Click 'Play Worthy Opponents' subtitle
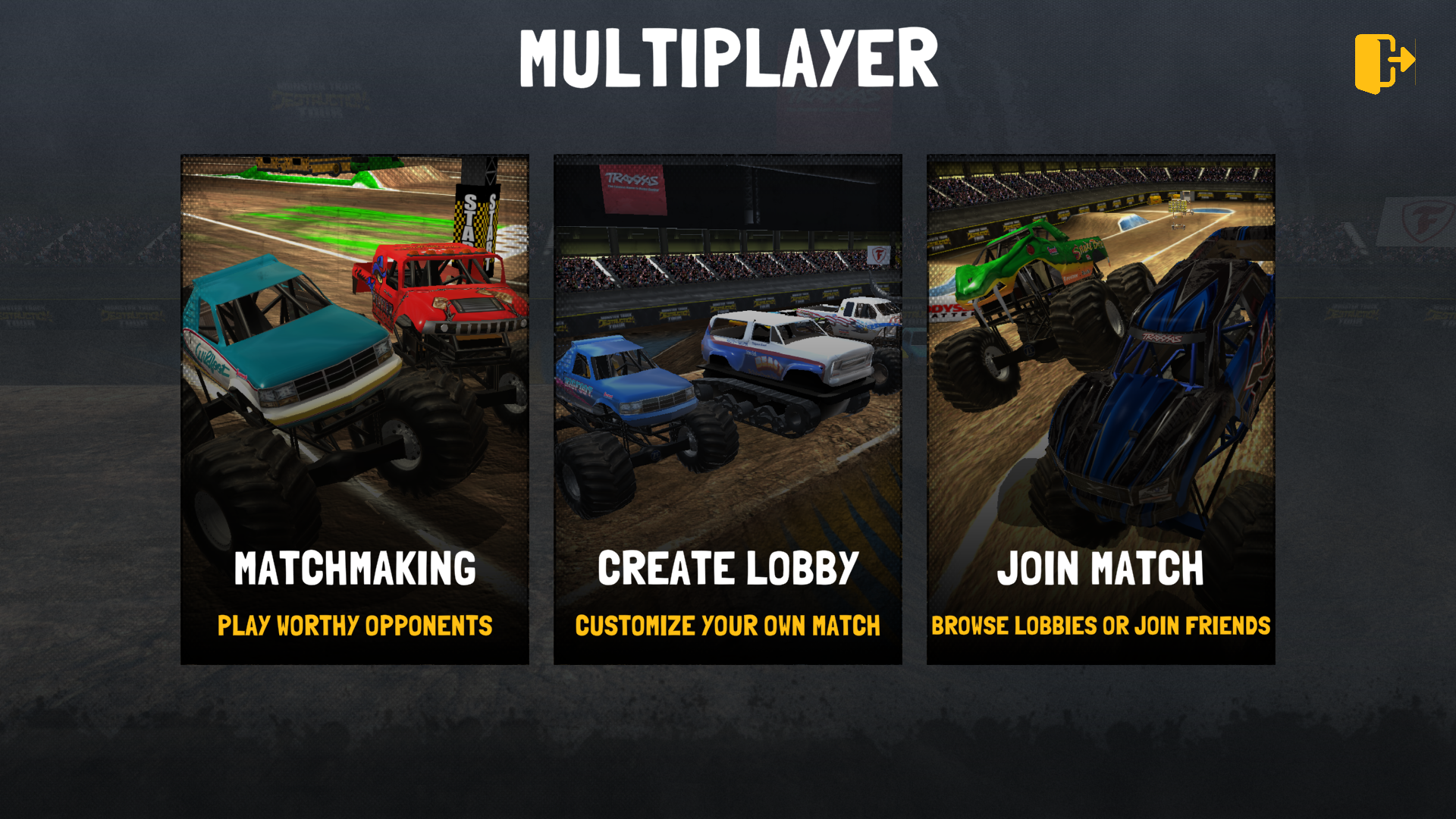This screenshot has height=819, width=1456. [354, 626]
